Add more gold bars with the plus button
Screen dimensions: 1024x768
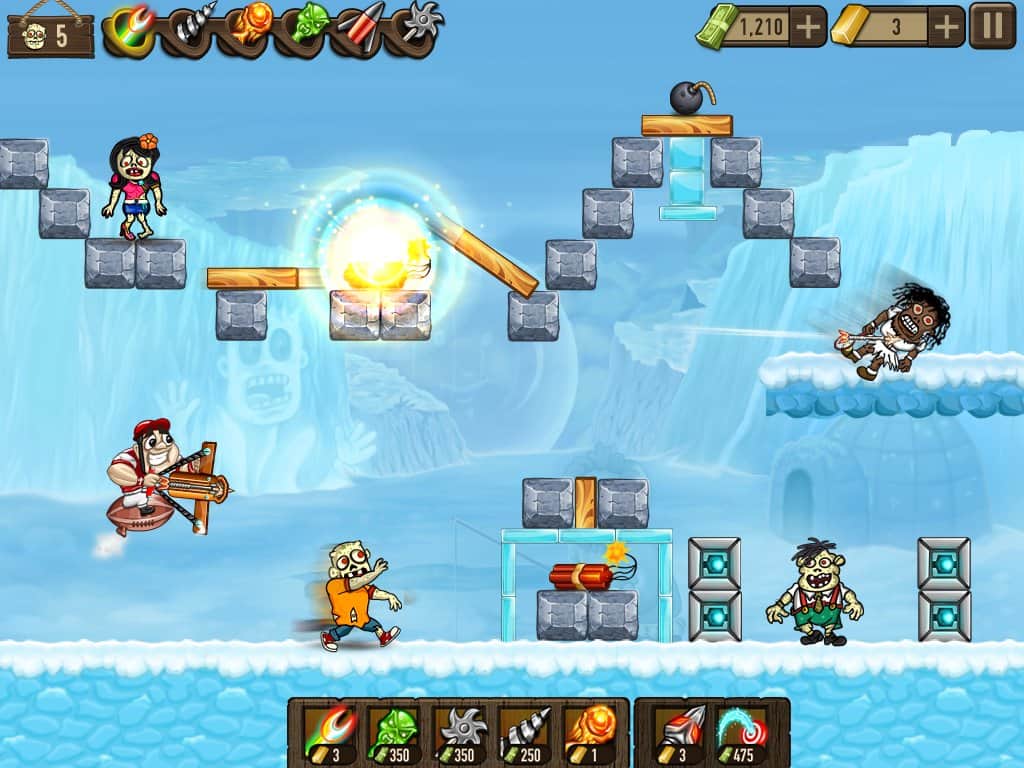point(945,26)
